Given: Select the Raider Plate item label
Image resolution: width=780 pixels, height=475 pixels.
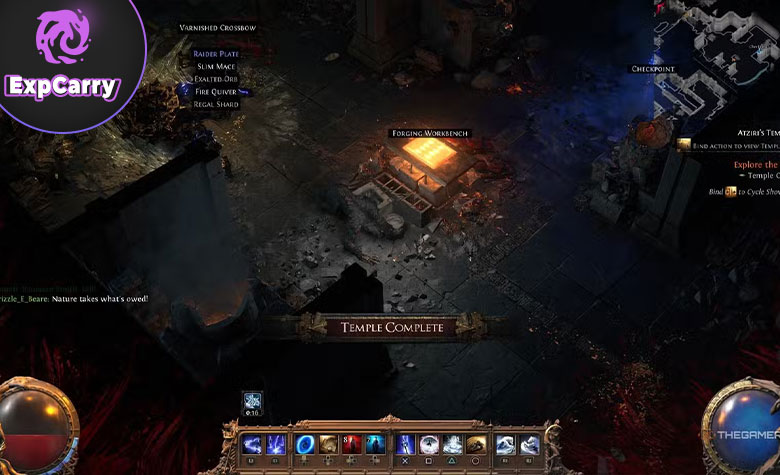Looking at the screenshot, I should pyautogui.click(x=215, y=53).
